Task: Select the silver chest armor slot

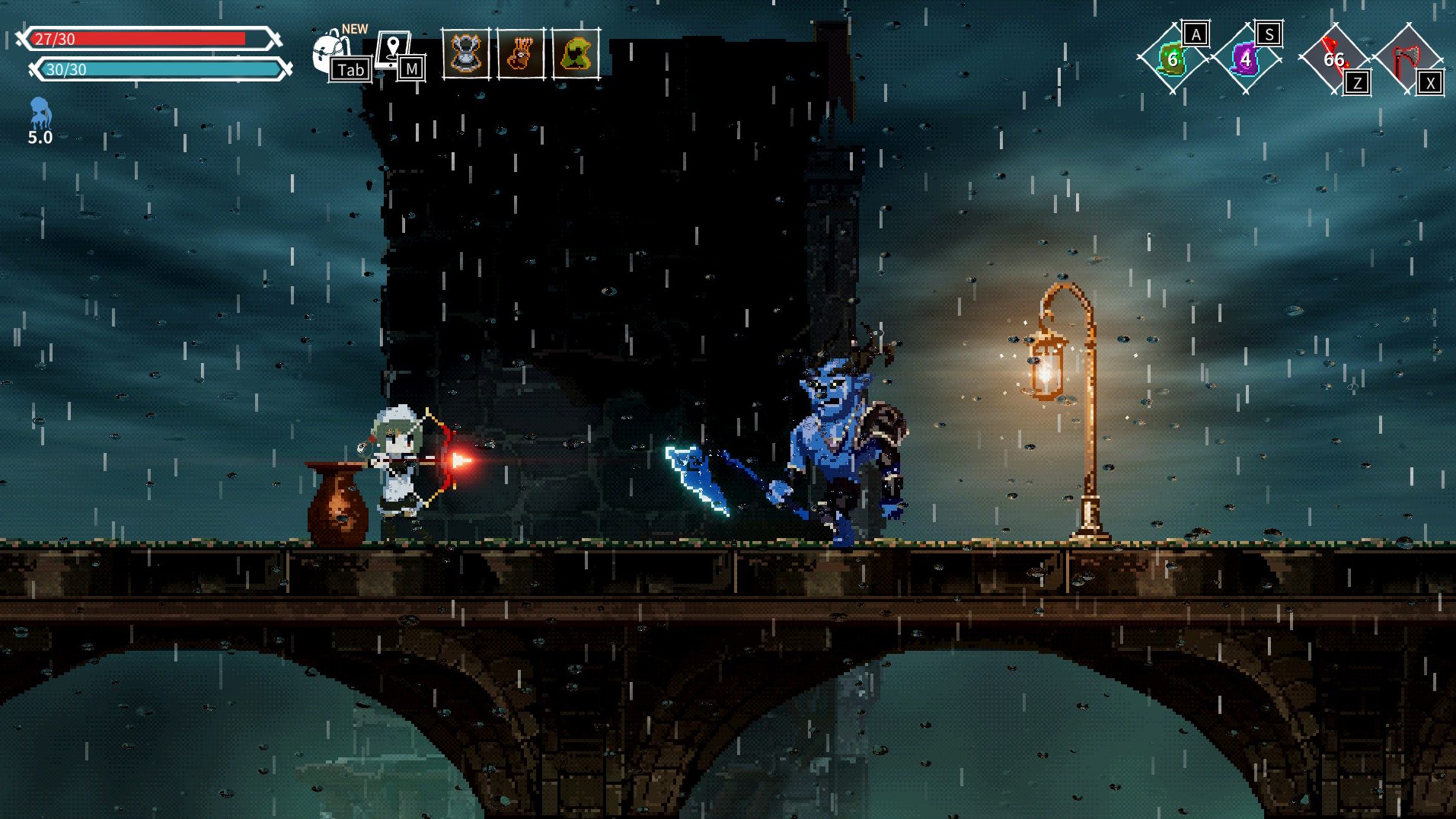Action: pos(466,54)
